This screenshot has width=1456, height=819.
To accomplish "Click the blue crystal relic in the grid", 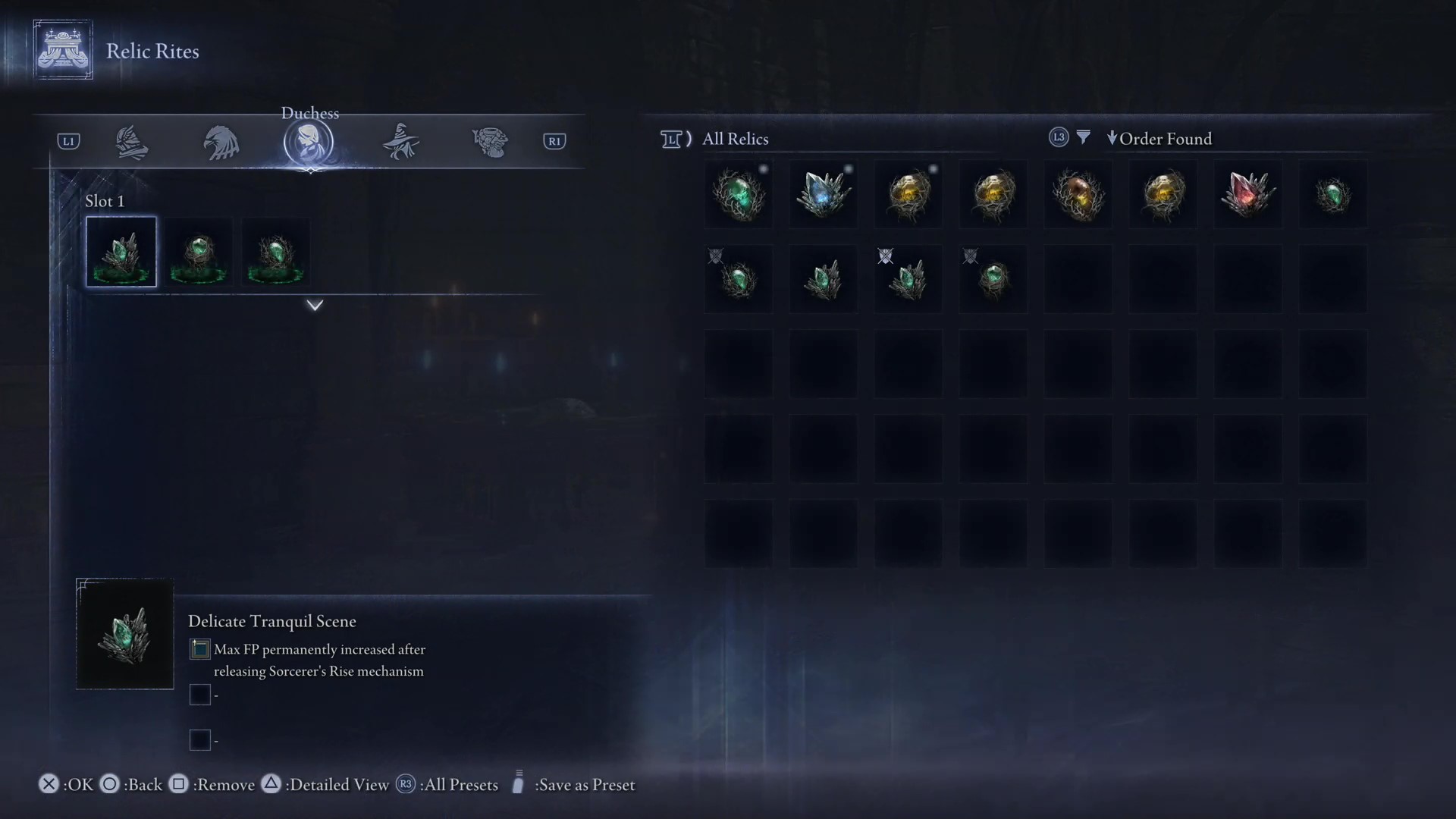I will tap(823, 195).
